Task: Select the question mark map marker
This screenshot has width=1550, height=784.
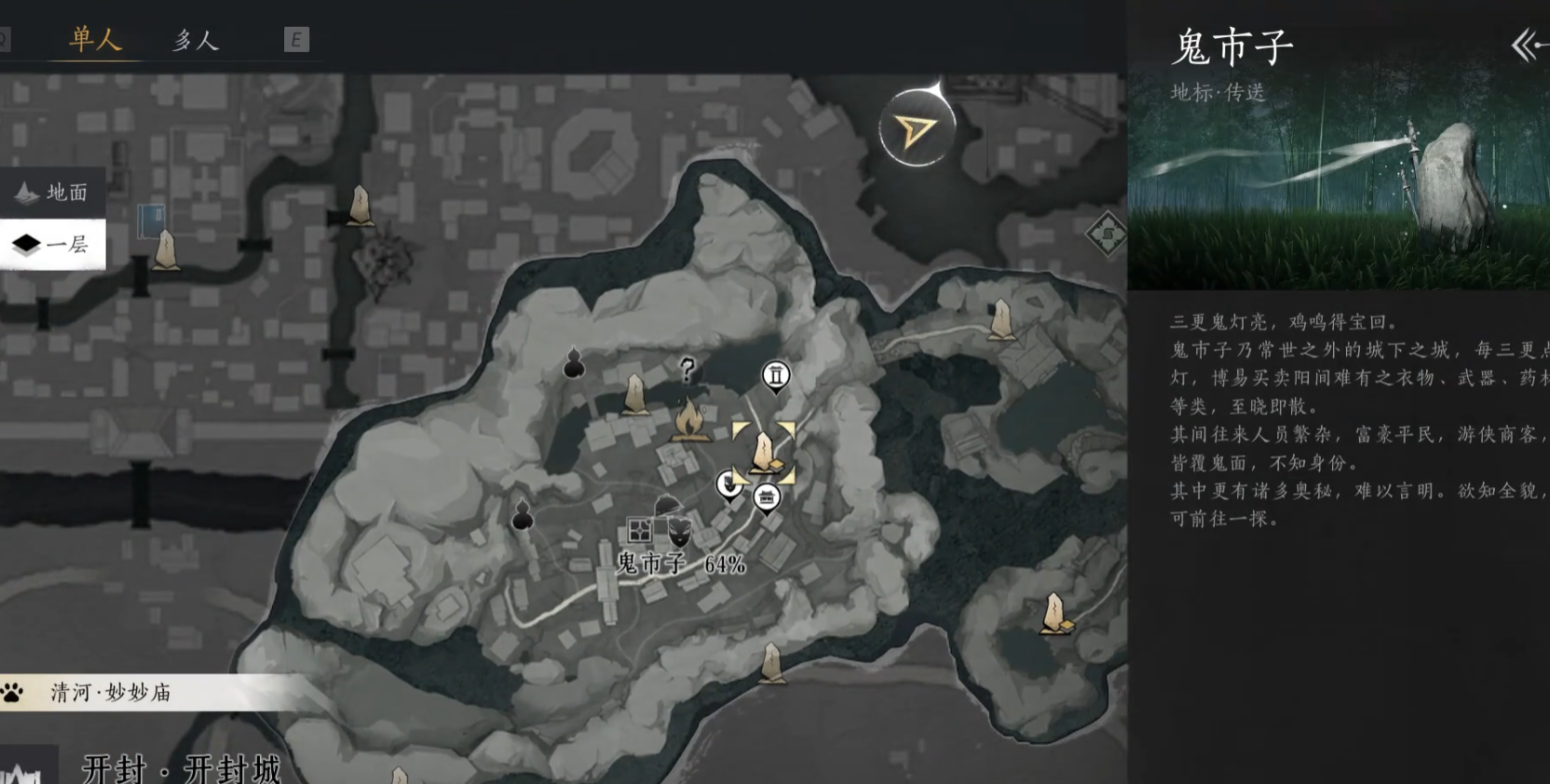Action: click(687, 371)
